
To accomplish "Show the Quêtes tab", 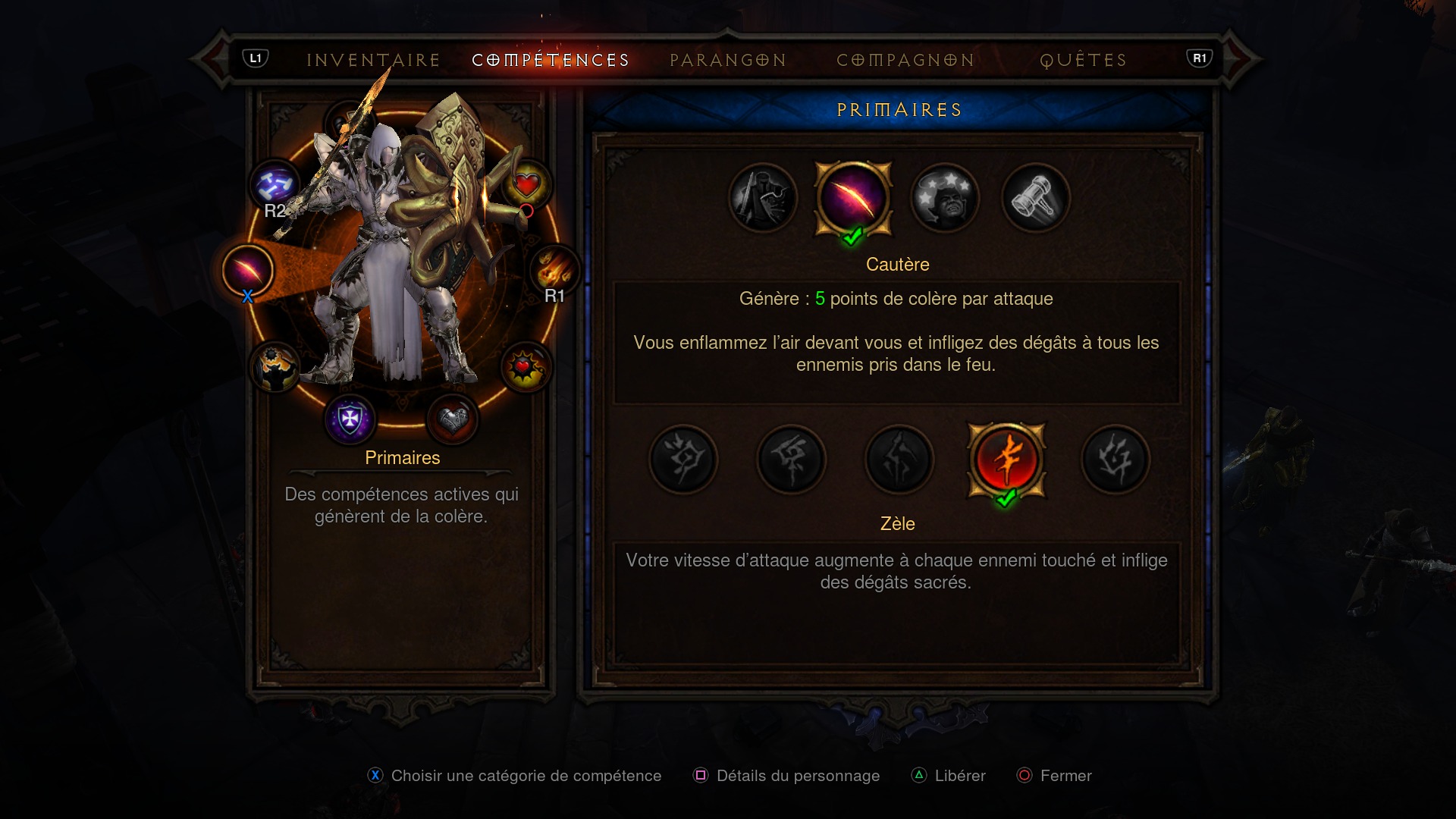I will (x=1084, y=60).
